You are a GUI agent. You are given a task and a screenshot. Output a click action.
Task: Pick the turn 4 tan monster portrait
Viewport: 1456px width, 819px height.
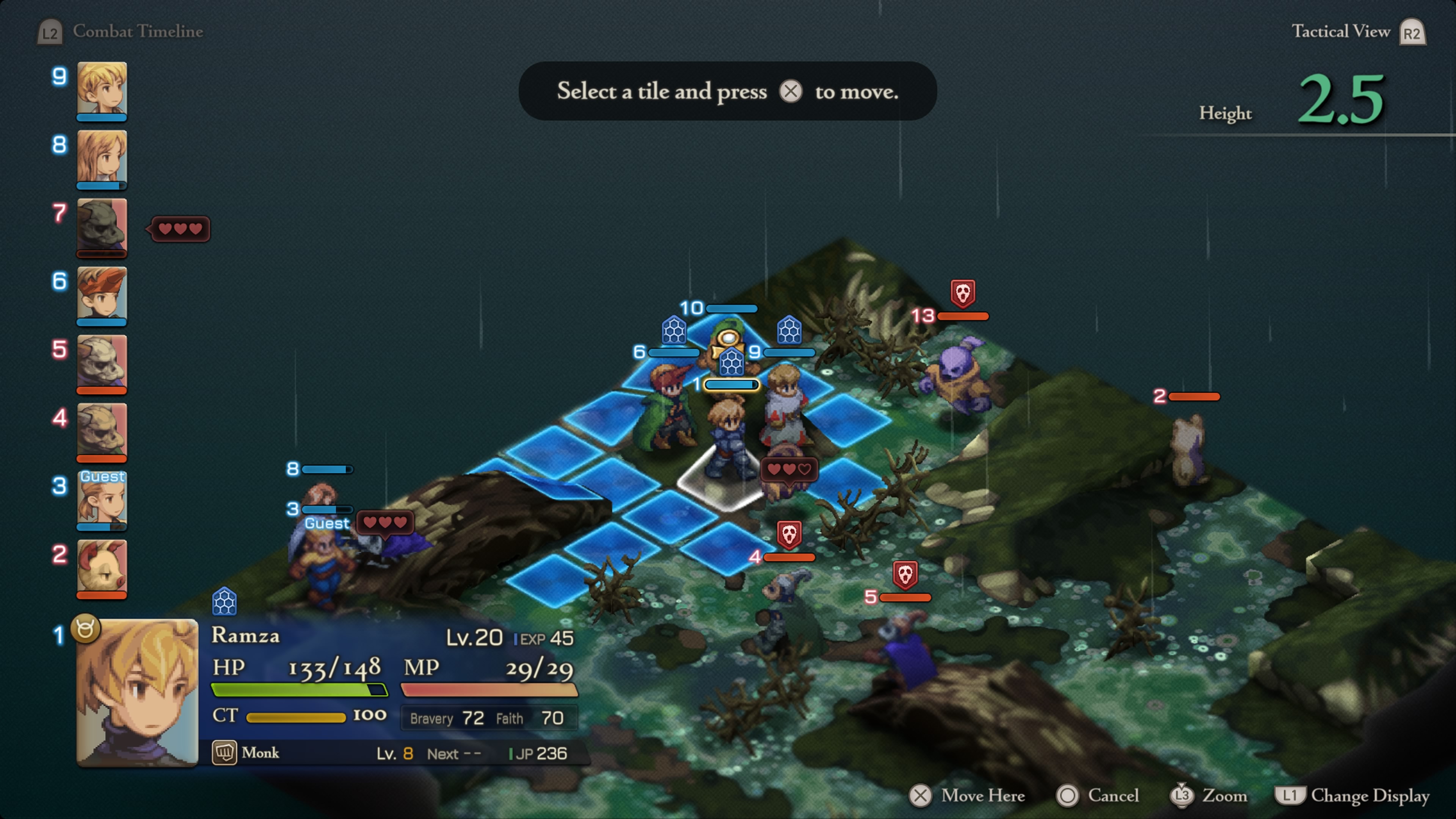pos(102,430)
